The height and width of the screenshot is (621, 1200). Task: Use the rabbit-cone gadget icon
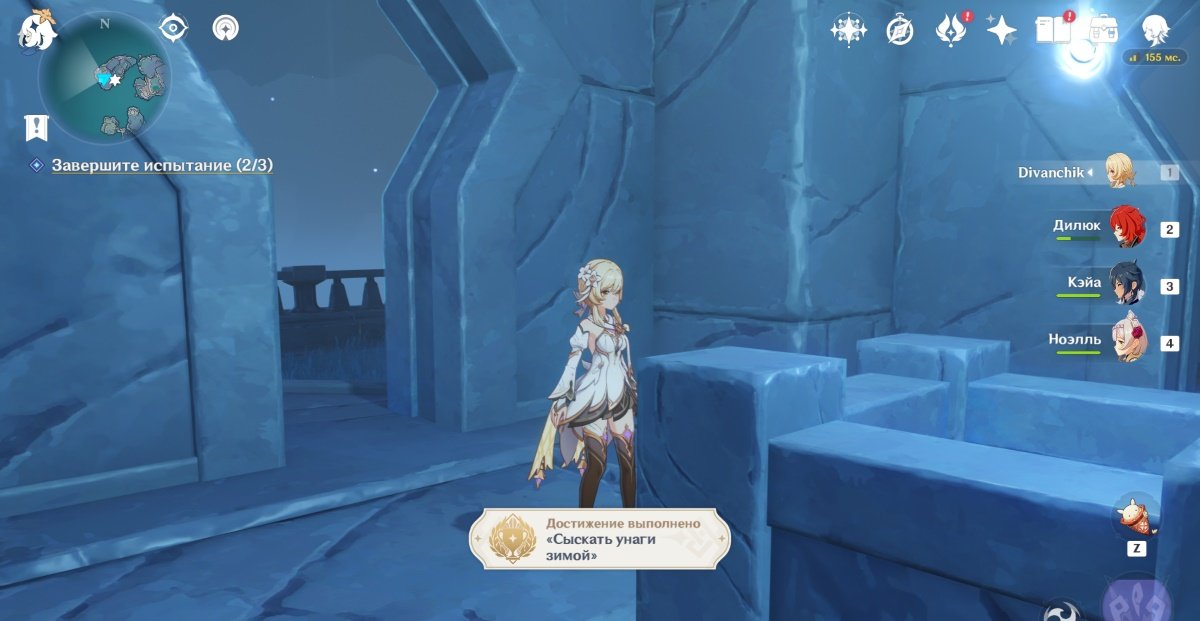pyautogui.click(x=1137, y=515)
